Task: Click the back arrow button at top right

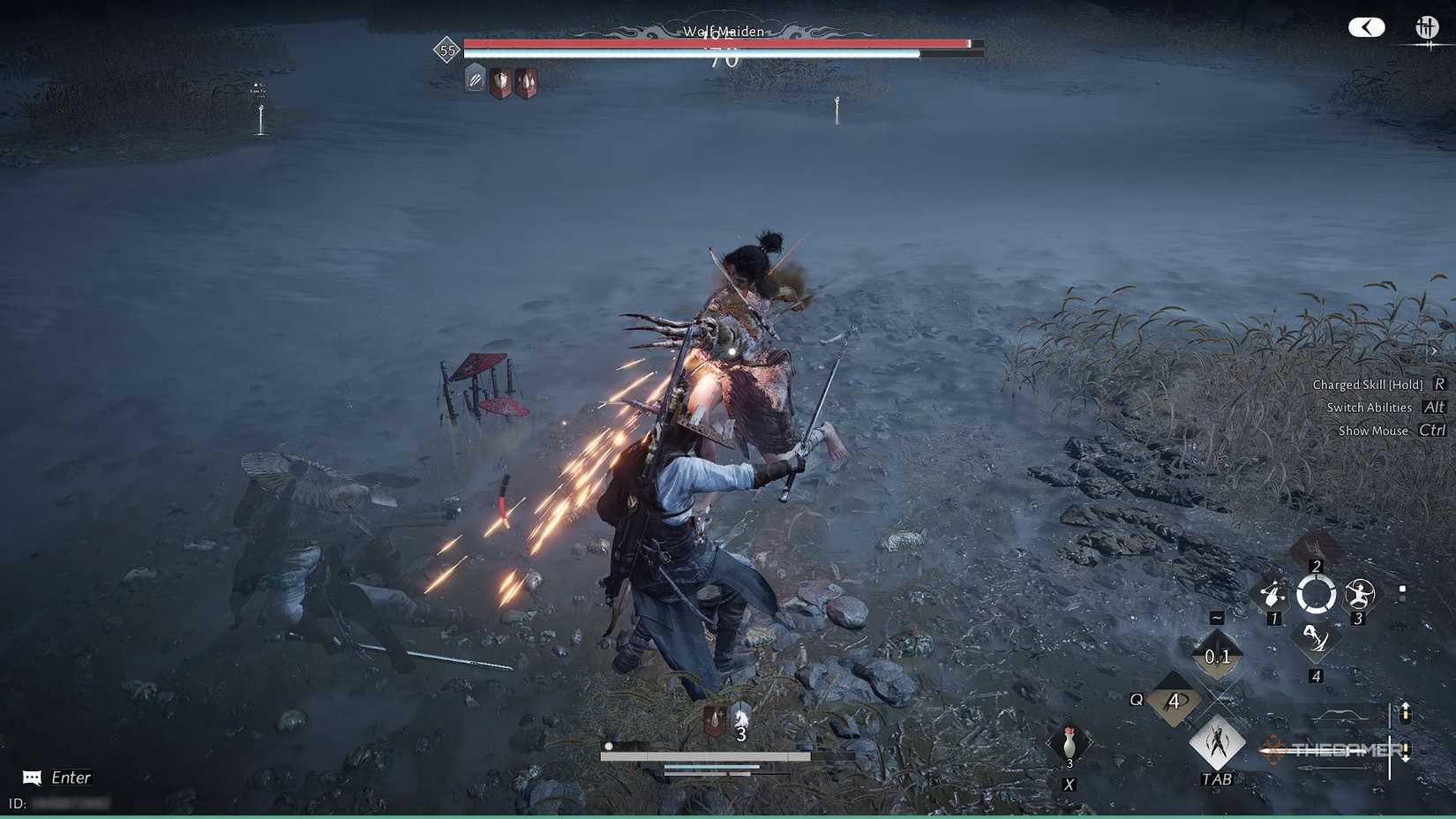Action: click(x=1366, y=27)
